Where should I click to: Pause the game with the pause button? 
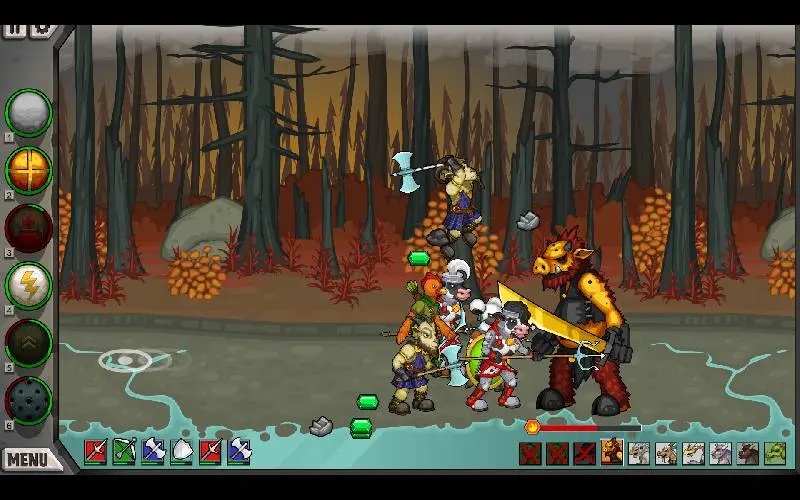14,29
